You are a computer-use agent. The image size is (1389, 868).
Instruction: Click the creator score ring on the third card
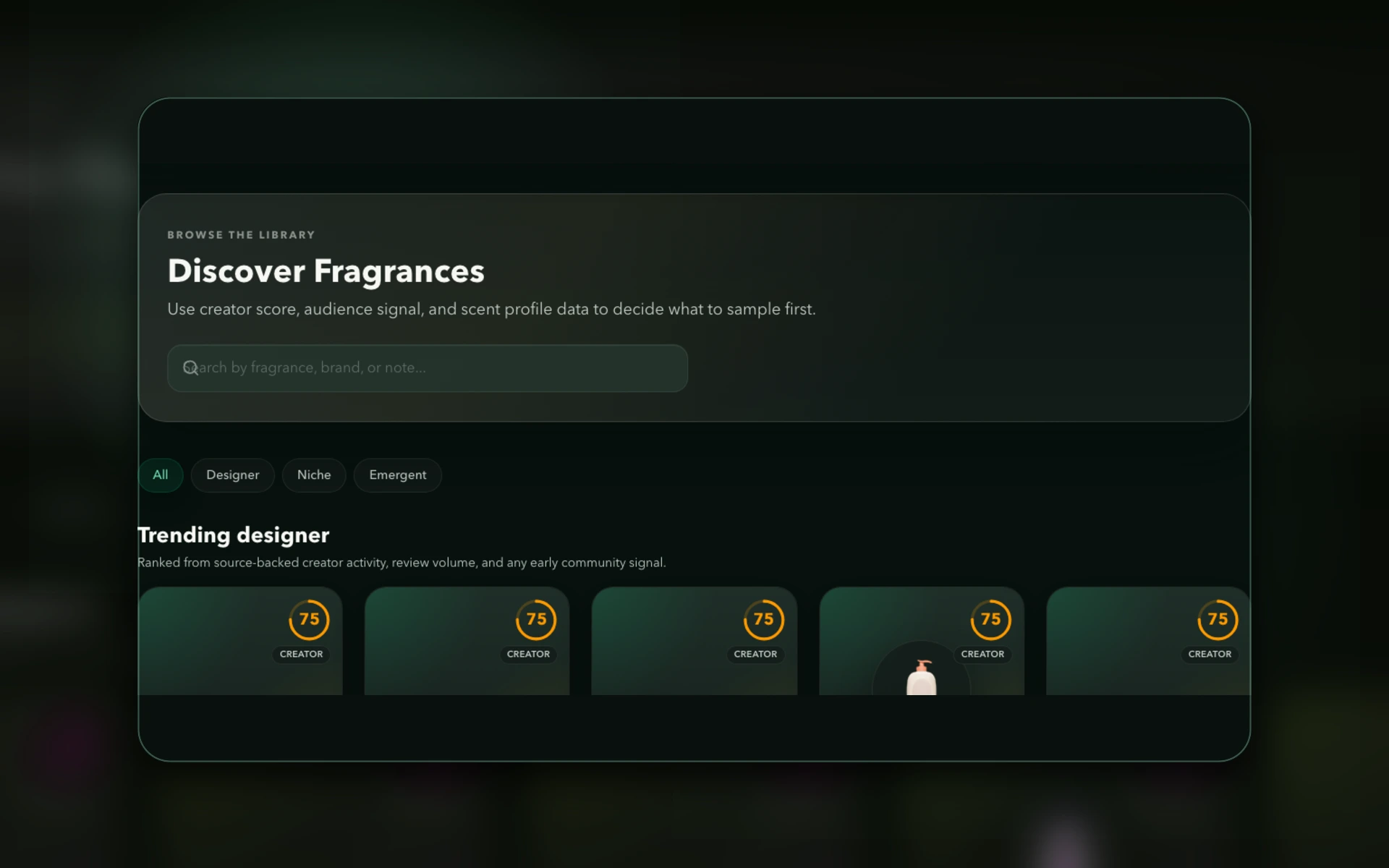pyautogui.click(x=764, y=620)
